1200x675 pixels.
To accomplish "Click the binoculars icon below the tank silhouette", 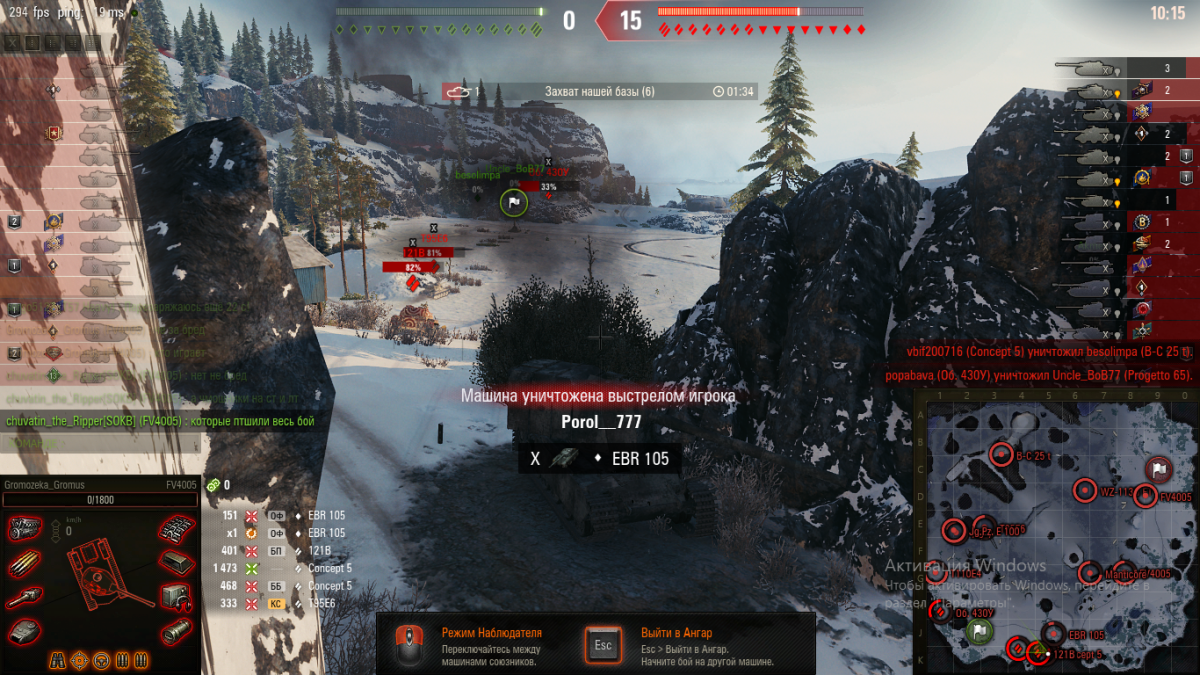I will click(x=58, y=660).
